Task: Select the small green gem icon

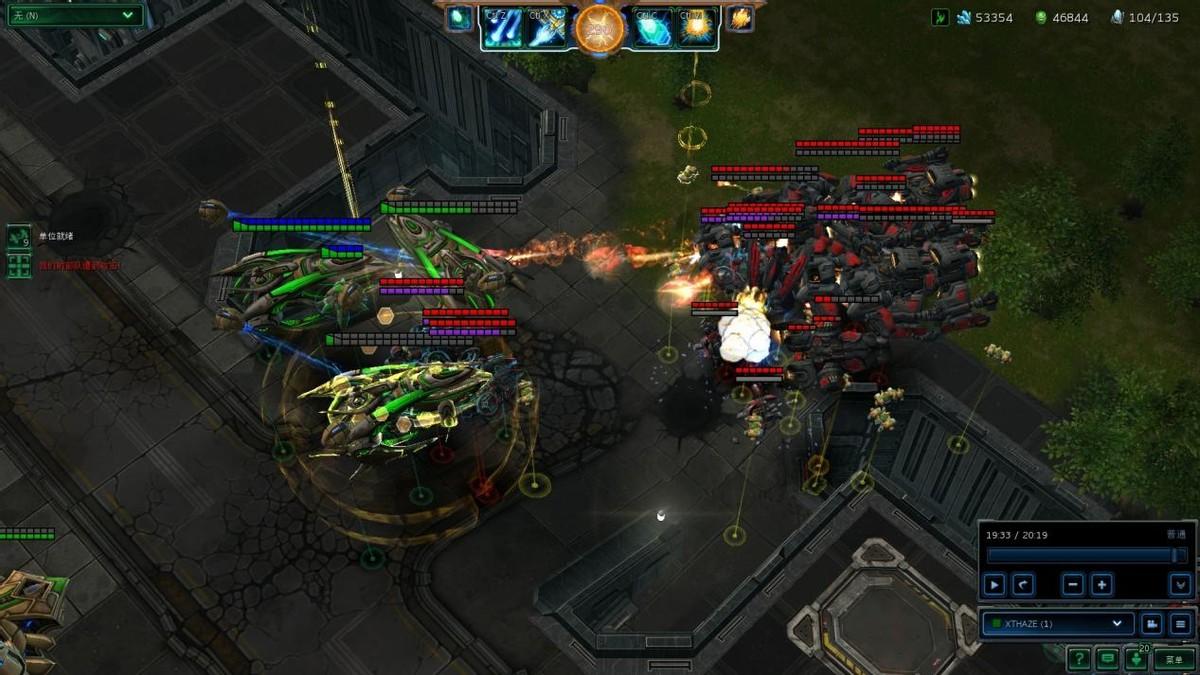Action: (x=459, y=18)
